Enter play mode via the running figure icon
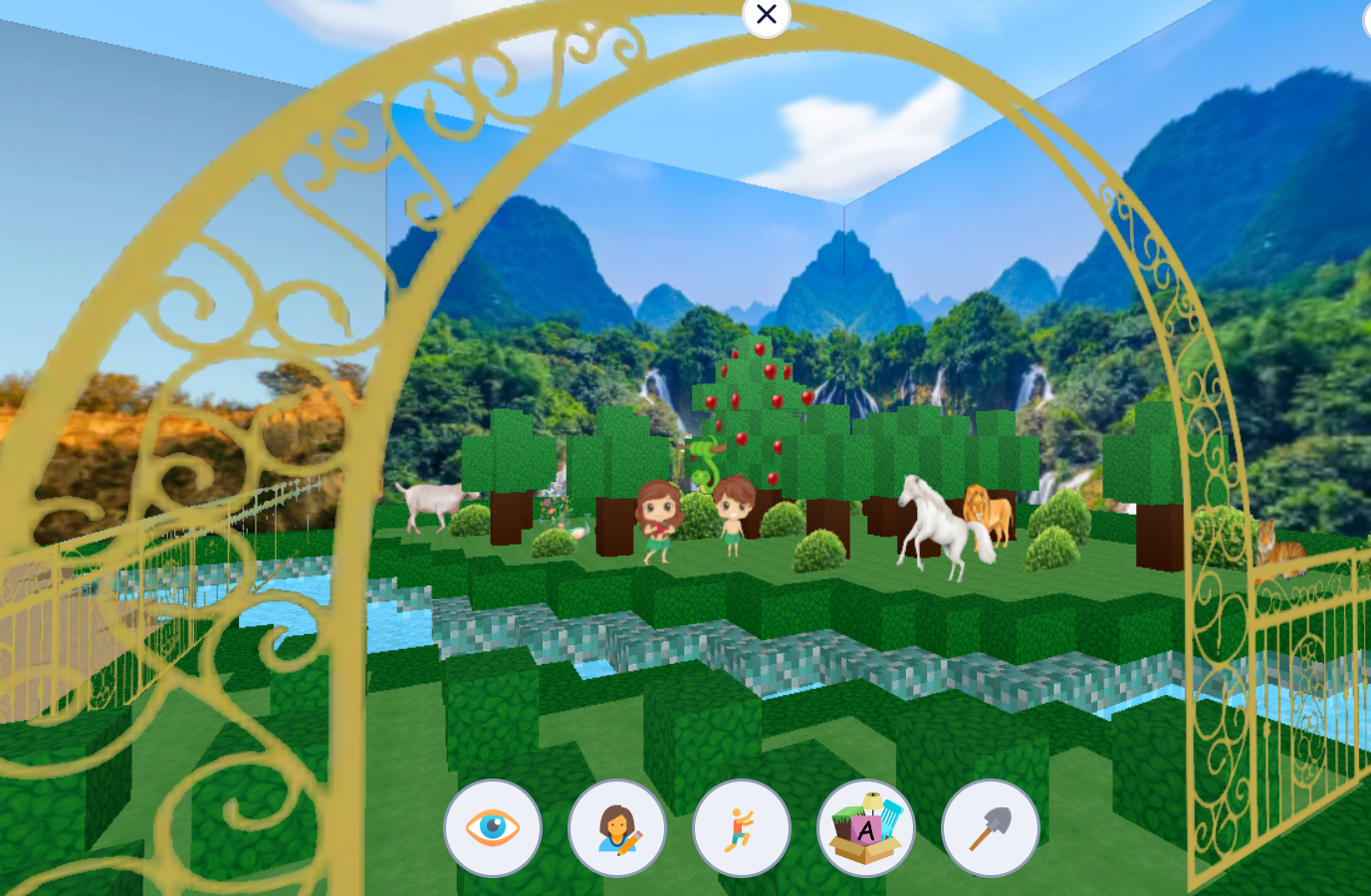 742,828
